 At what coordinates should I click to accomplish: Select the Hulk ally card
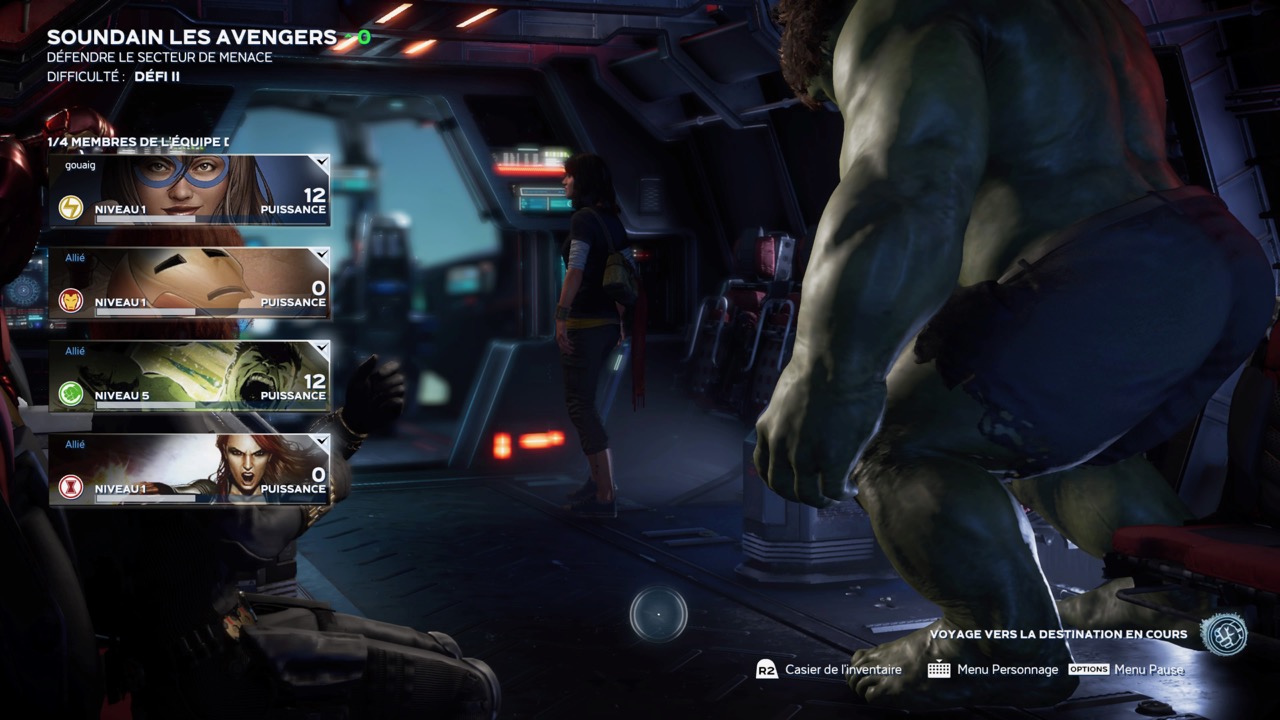tap(190, 376)
